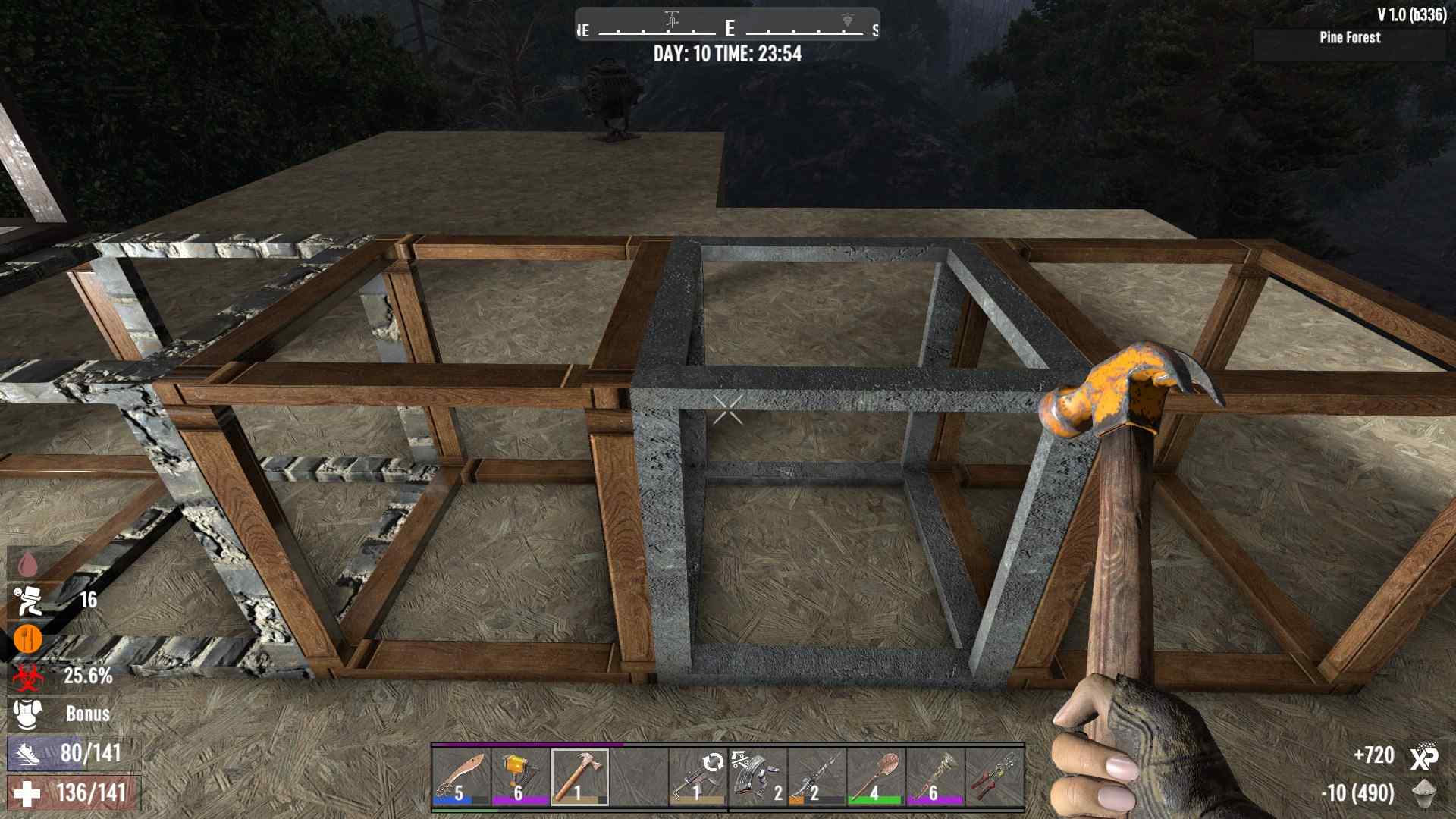This screenshot has width=1456, height=819.
Task: Equip the yellow nailgun hotbar slot
Action: click(x=520, y=777)
